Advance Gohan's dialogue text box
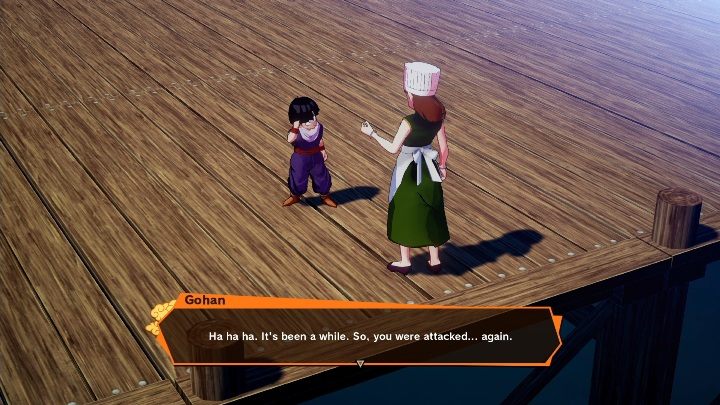 tap(360, 336)
